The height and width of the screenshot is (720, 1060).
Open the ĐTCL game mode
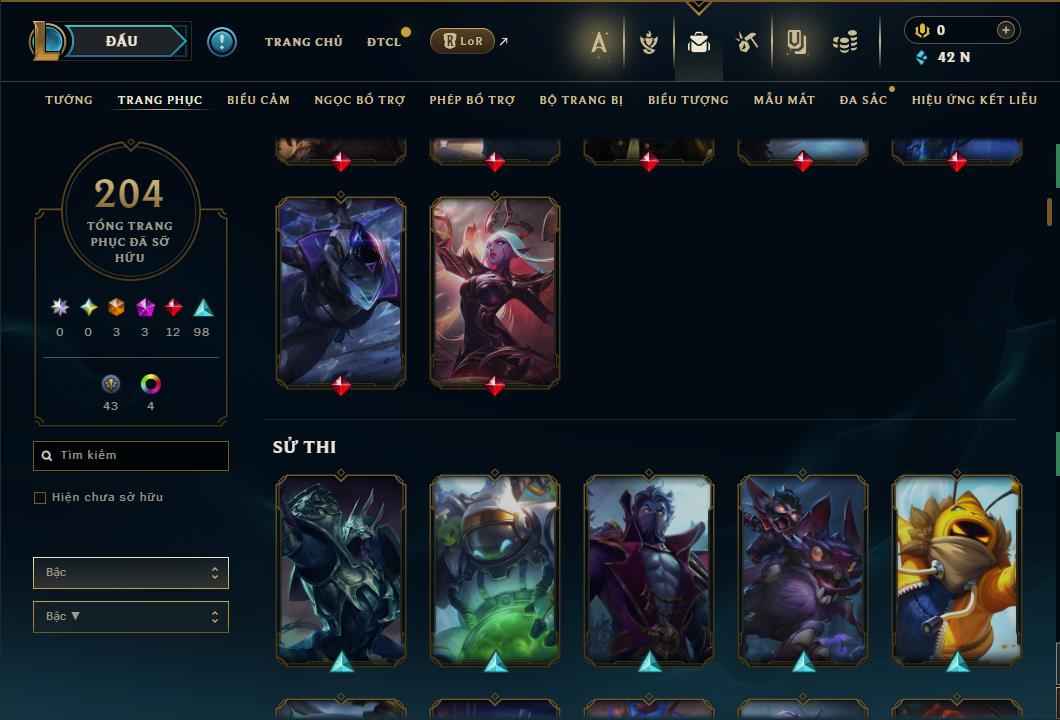[x=383, y=42]
